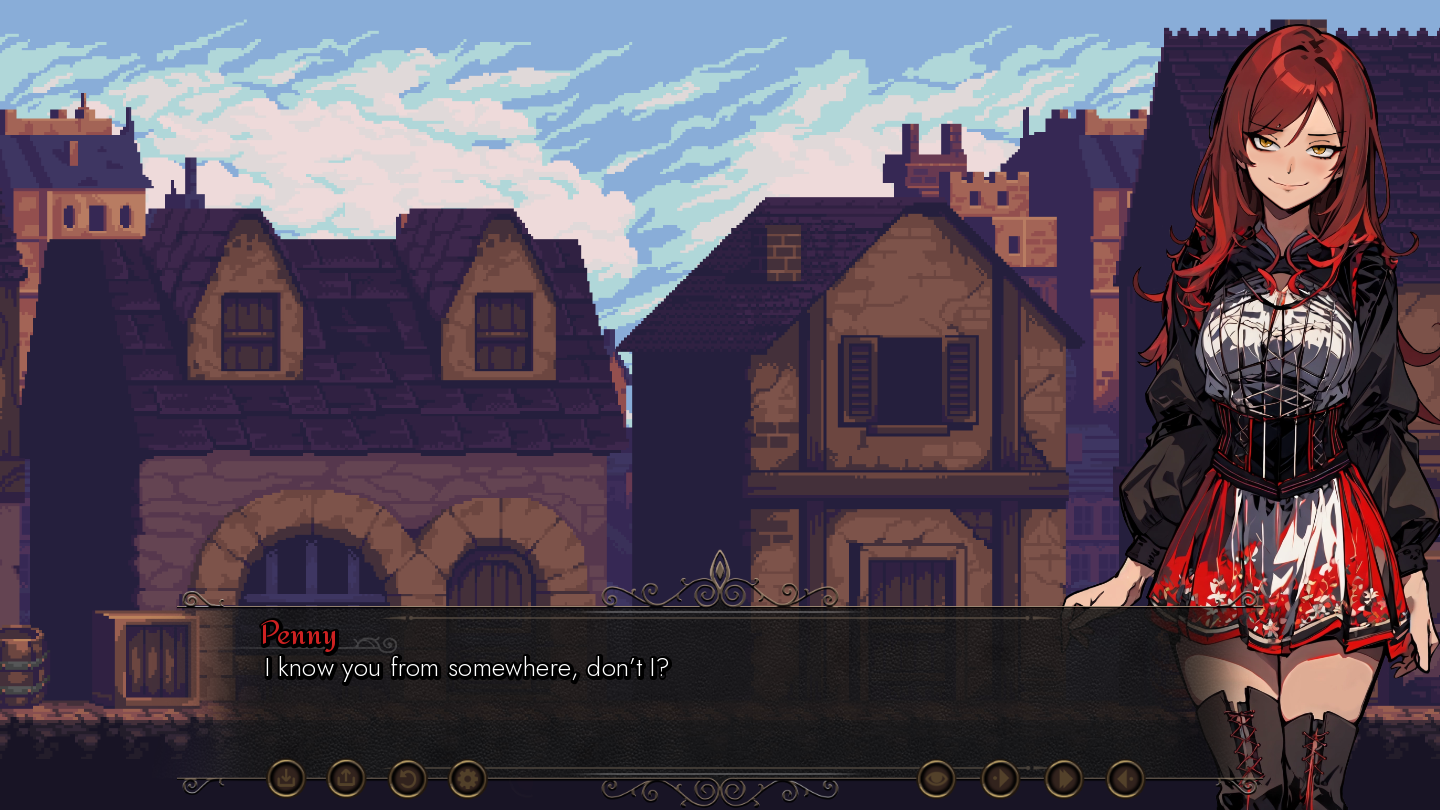Toggle auto-advance (dot and right triangle)
This screenshot has height=810, width=1440.
coord(1000,777)
